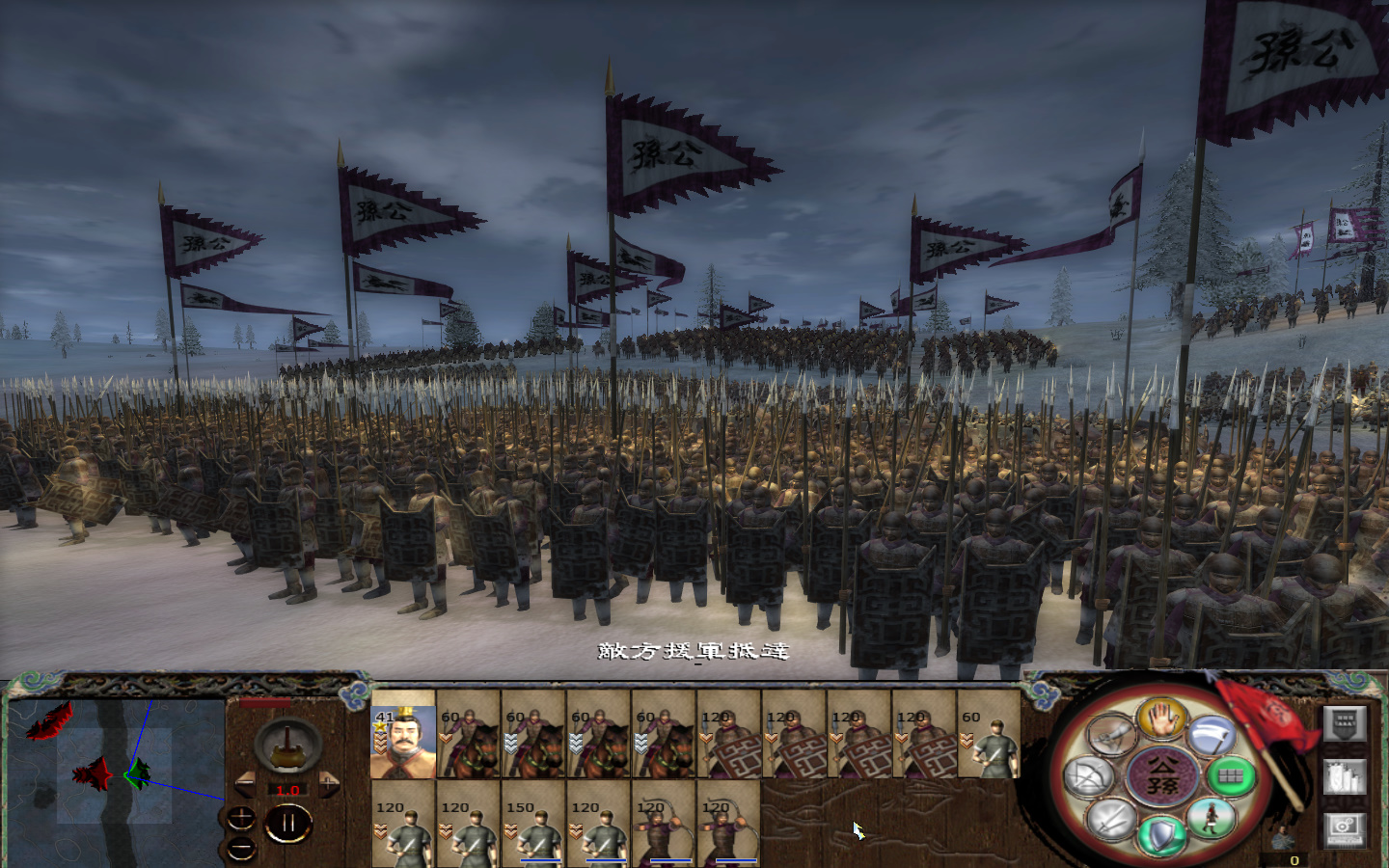
Task: Increase game speed with the right arrow
Action: pos(329,782)
